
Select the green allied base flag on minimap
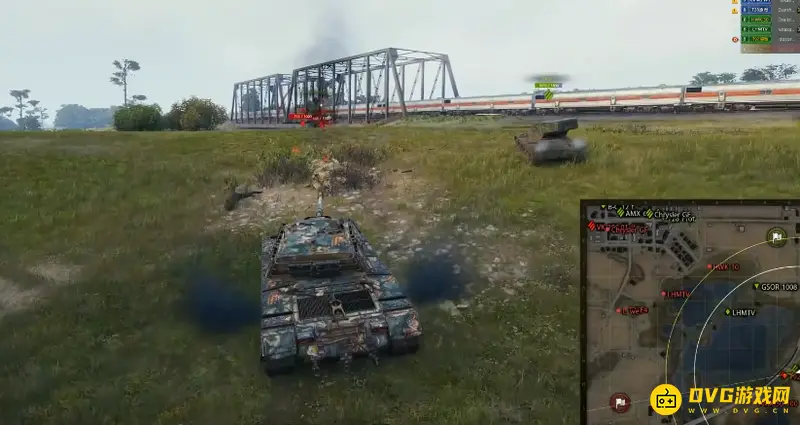777,237
